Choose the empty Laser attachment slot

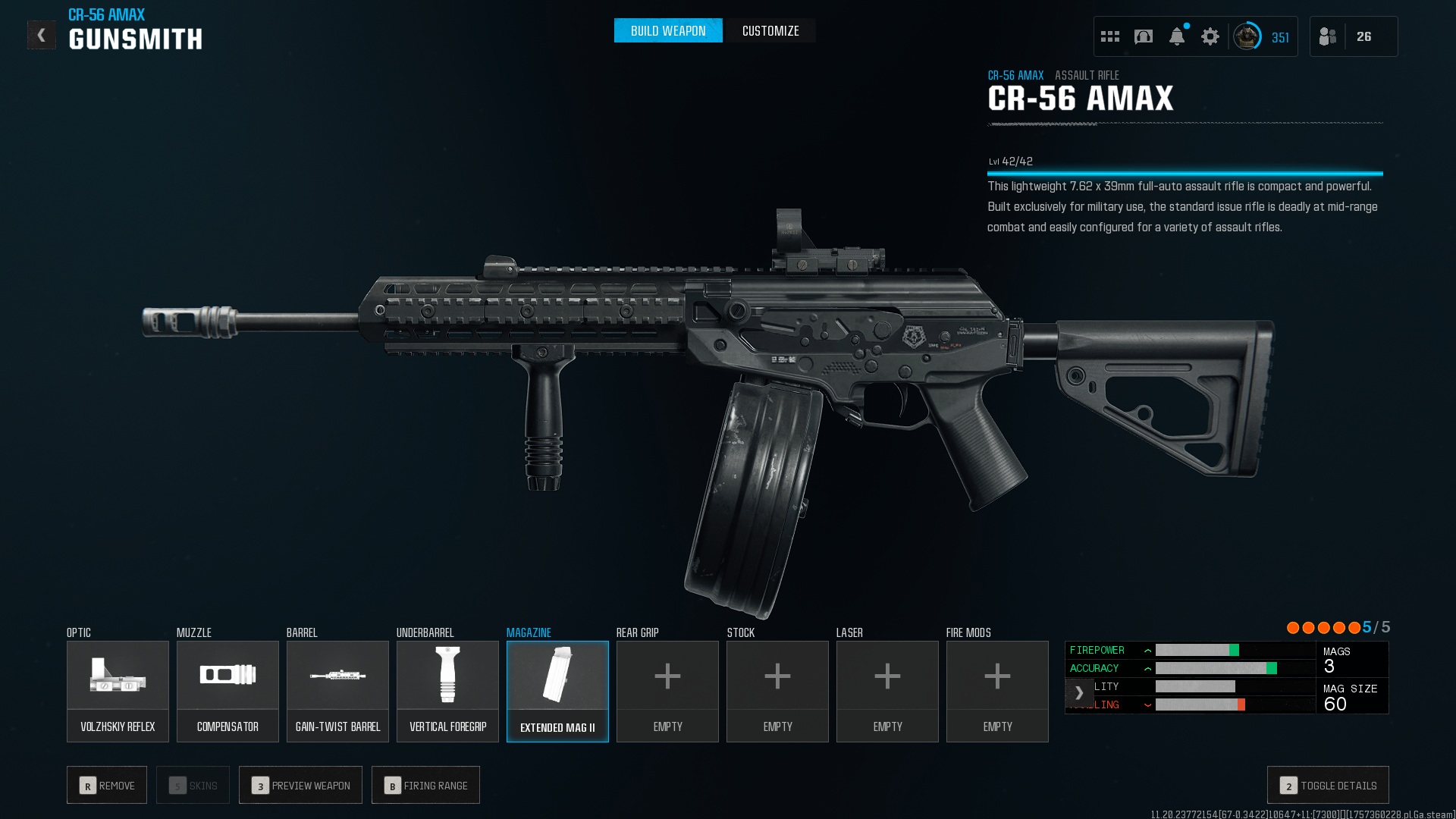click(x=887, y=691)
